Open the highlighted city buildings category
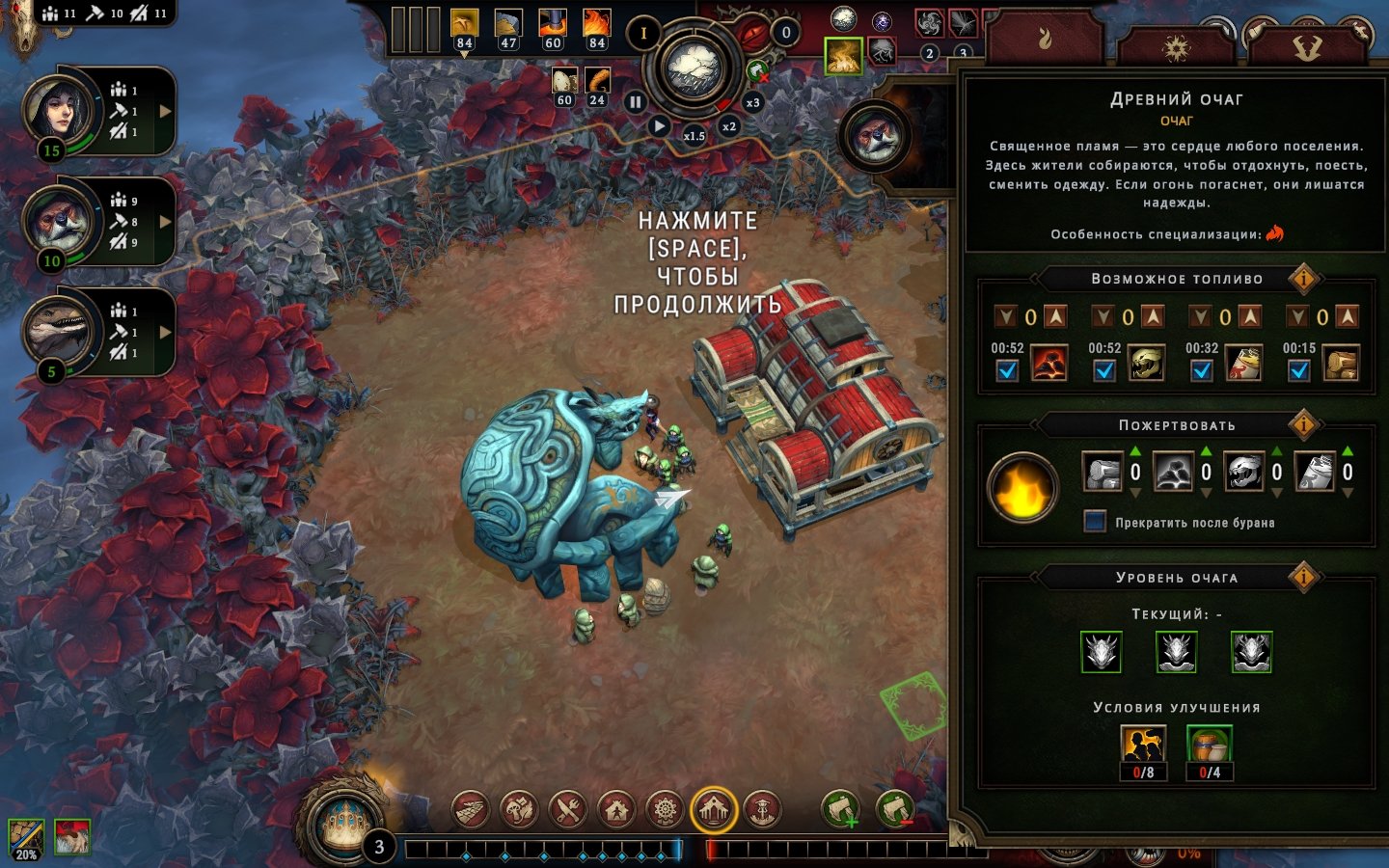Viewport: 1389px width, 868px height. point(714,809)
